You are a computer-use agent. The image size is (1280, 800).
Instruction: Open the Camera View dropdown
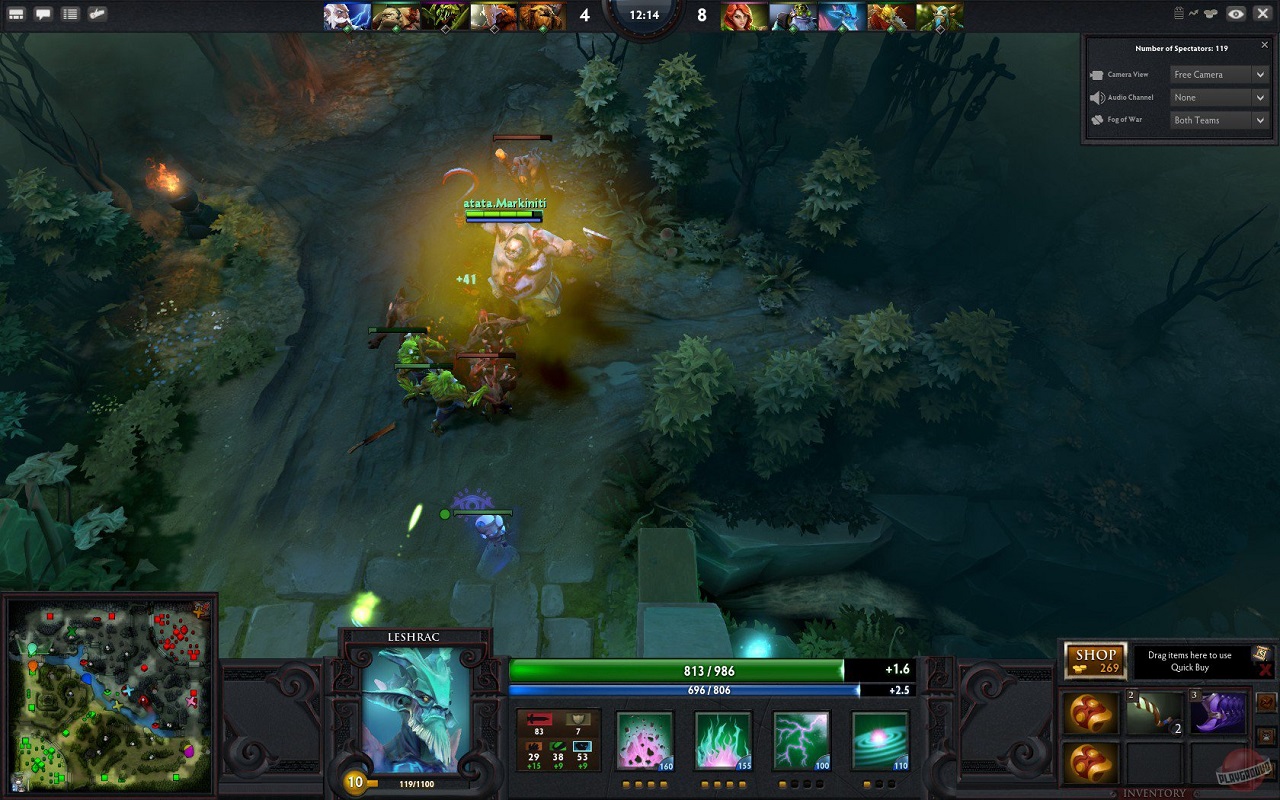tap(1220, 74)
